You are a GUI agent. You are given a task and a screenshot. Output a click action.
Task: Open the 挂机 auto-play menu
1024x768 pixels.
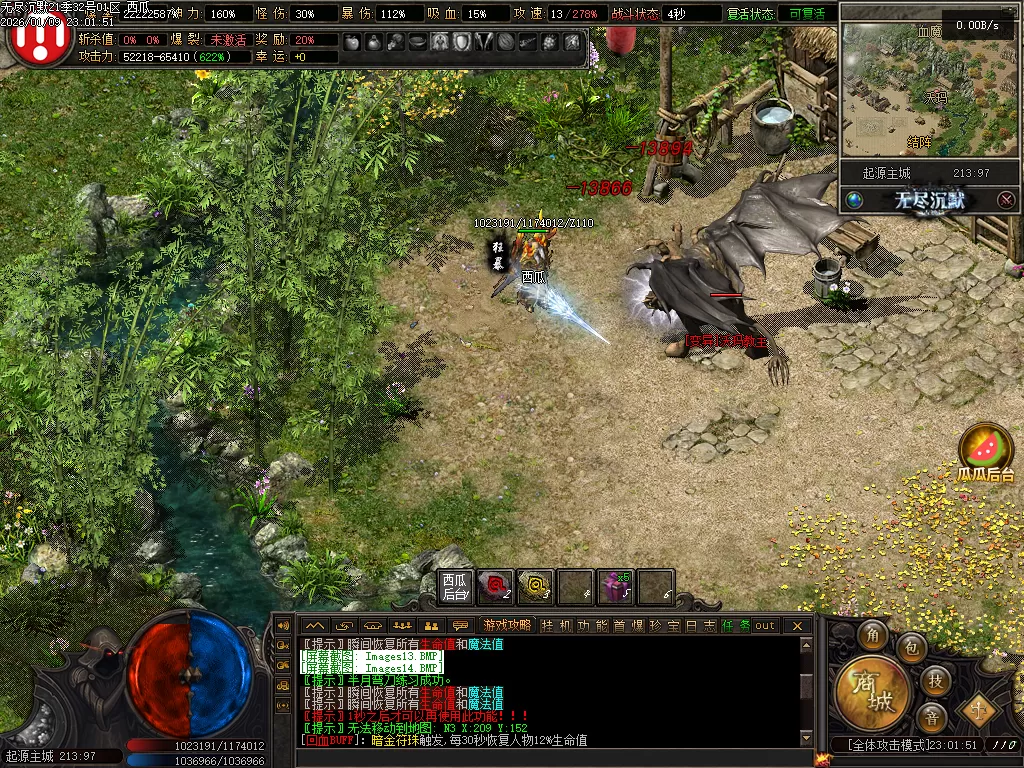tap(557, 625)
